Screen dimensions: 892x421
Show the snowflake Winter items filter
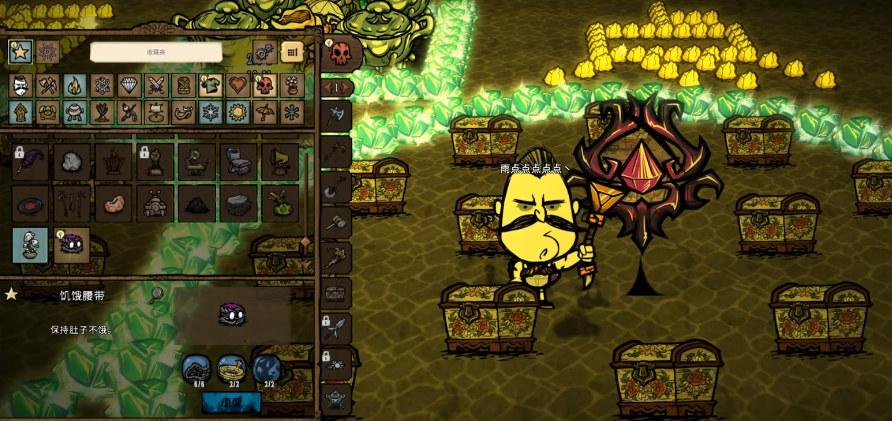(210, 112)
